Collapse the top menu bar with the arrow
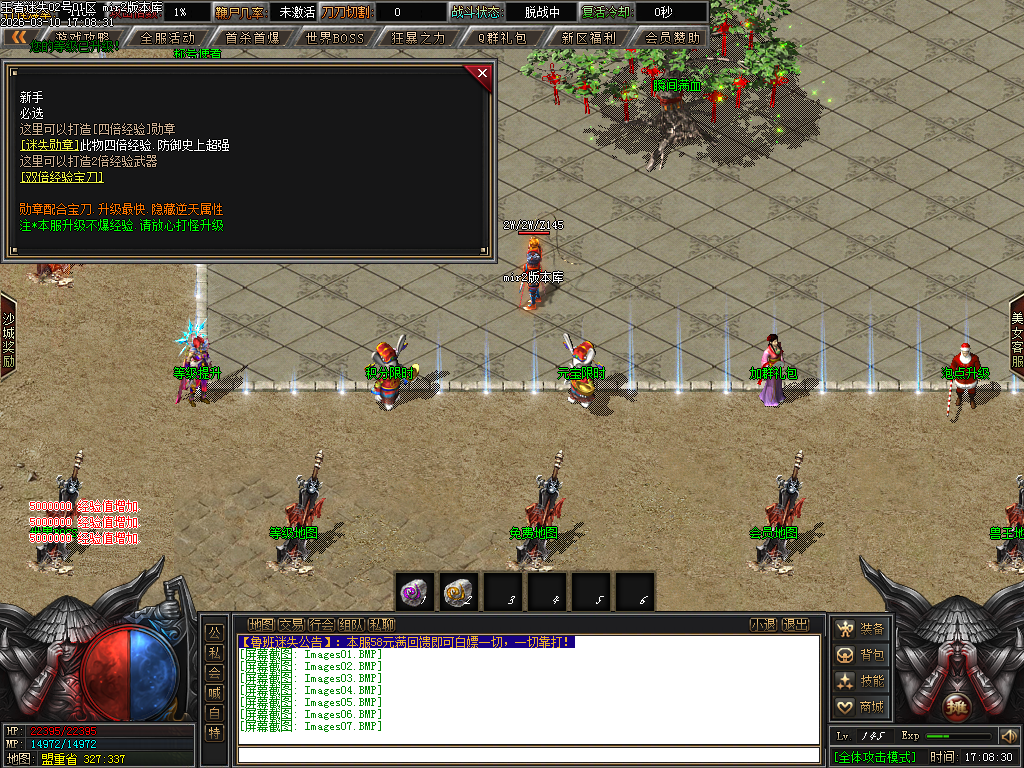Viewport: 1024px width, 768px height. coord(19,37)
